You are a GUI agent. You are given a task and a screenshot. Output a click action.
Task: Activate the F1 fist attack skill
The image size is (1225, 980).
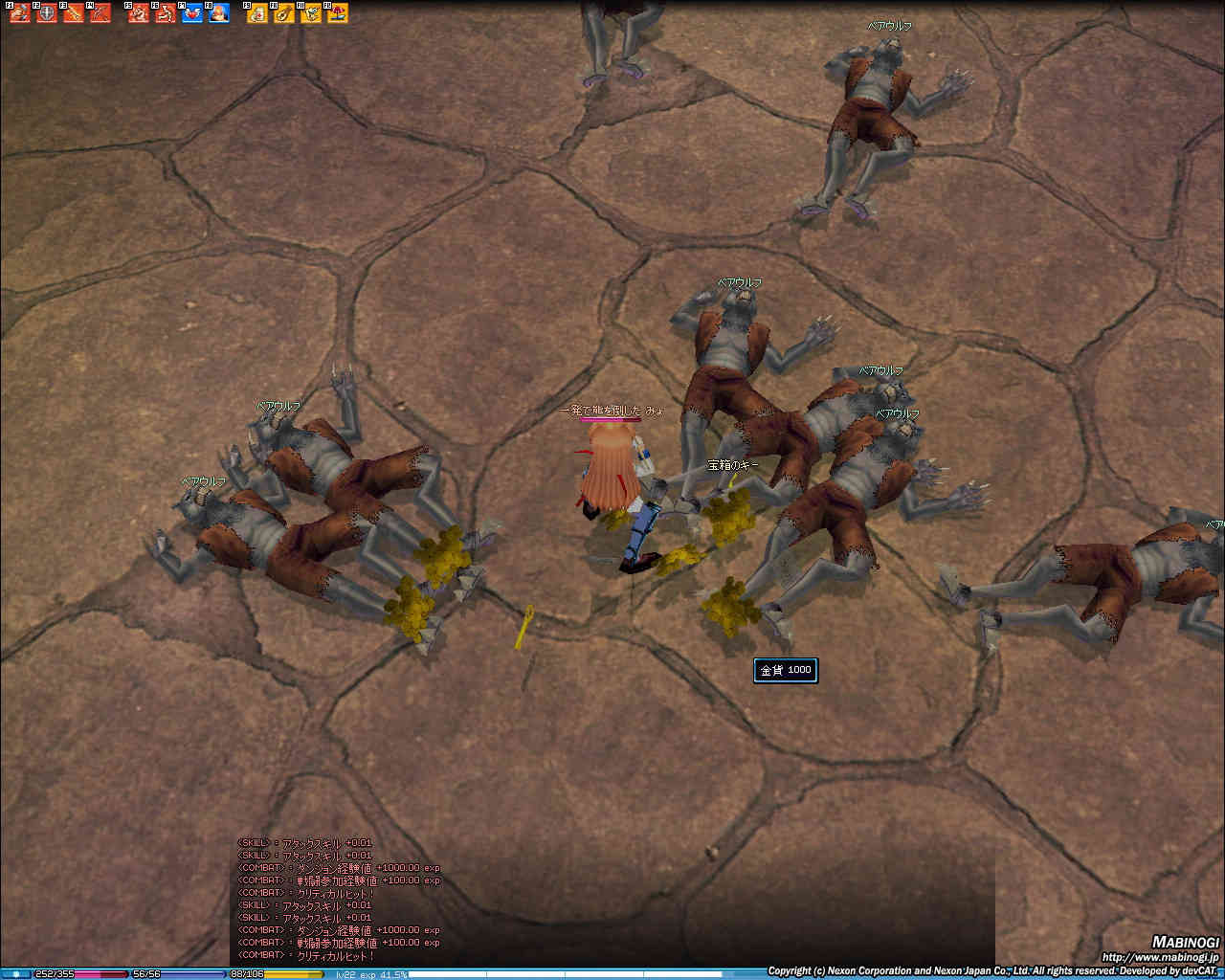click(x=20, y=13)
